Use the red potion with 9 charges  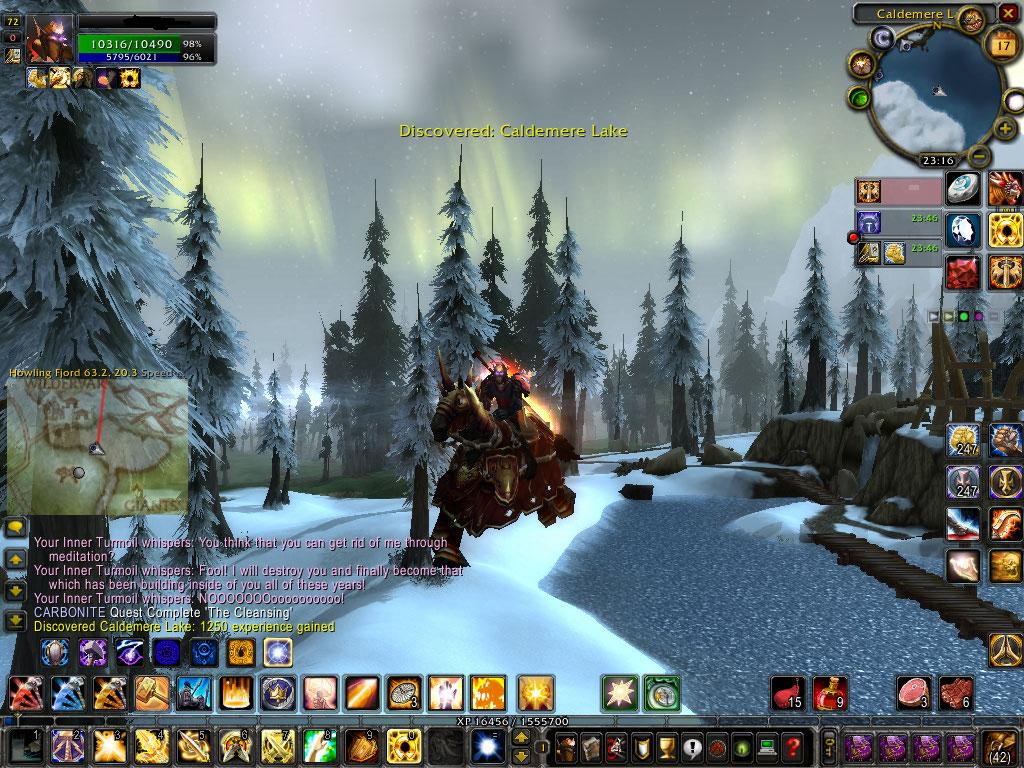(830, 692)
